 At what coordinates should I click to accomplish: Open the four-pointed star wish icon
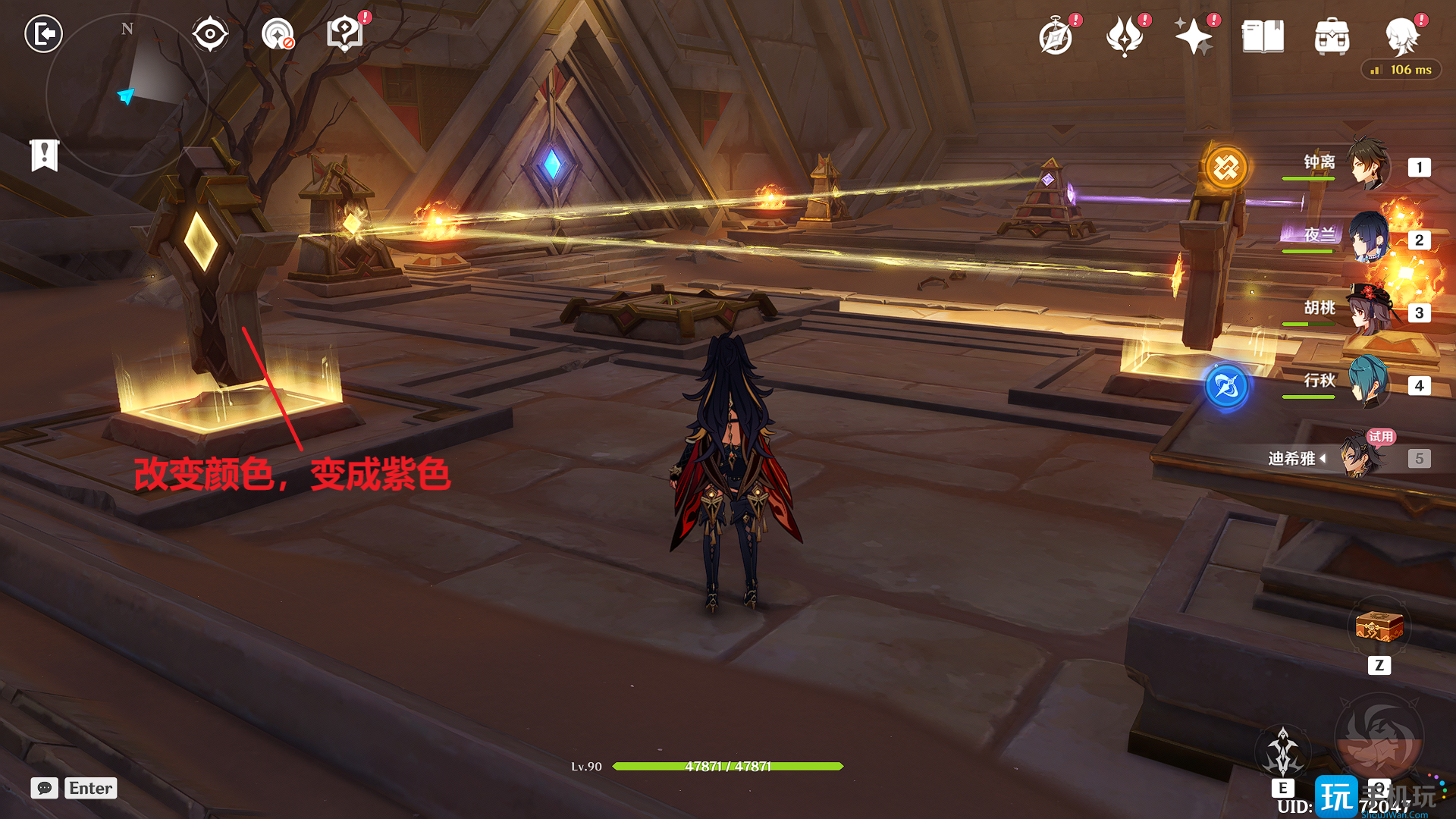(x=1193, y=36)
